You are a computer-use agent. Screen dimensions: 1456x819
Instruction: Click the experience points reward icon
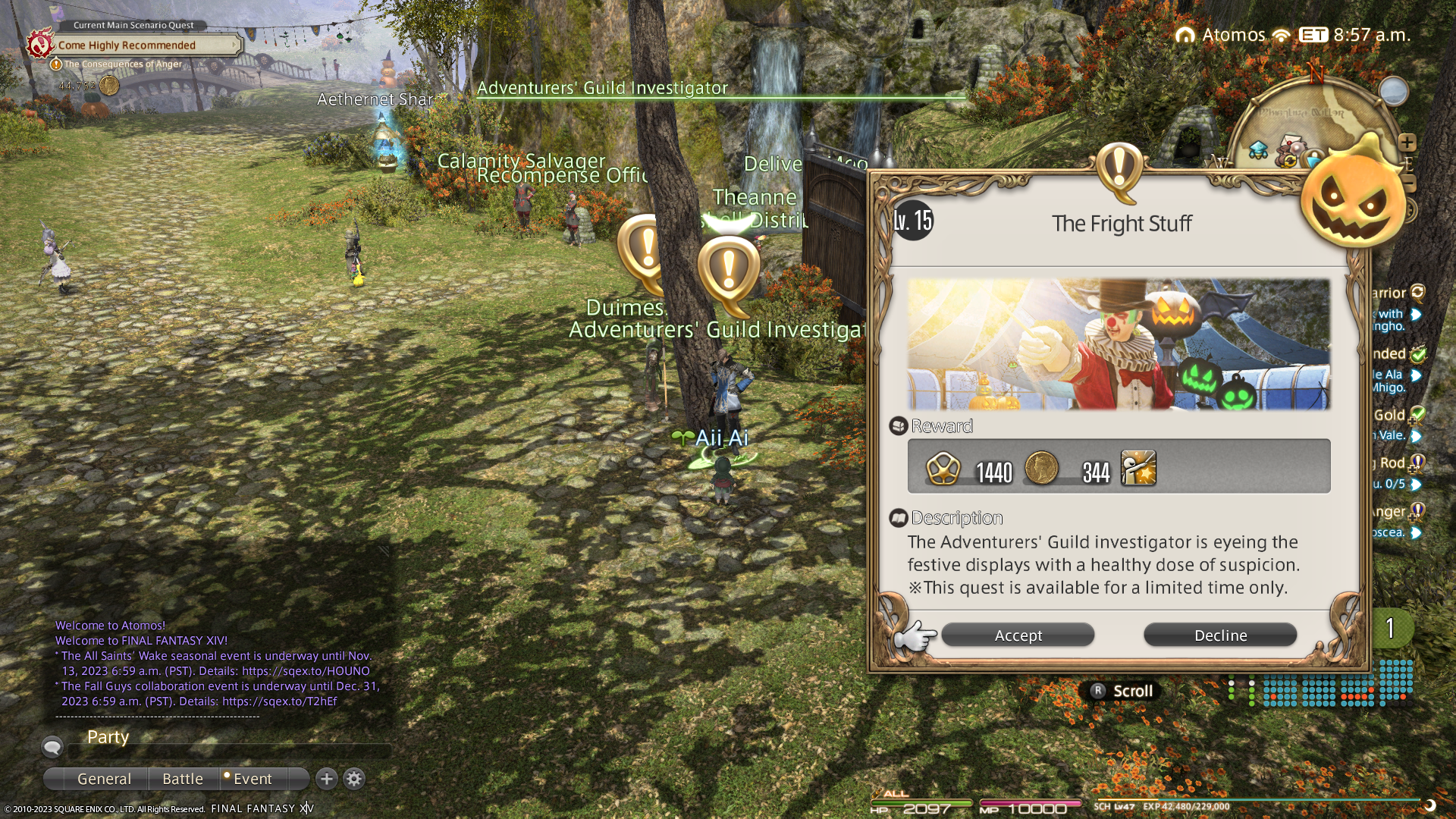tap(943, 468)
